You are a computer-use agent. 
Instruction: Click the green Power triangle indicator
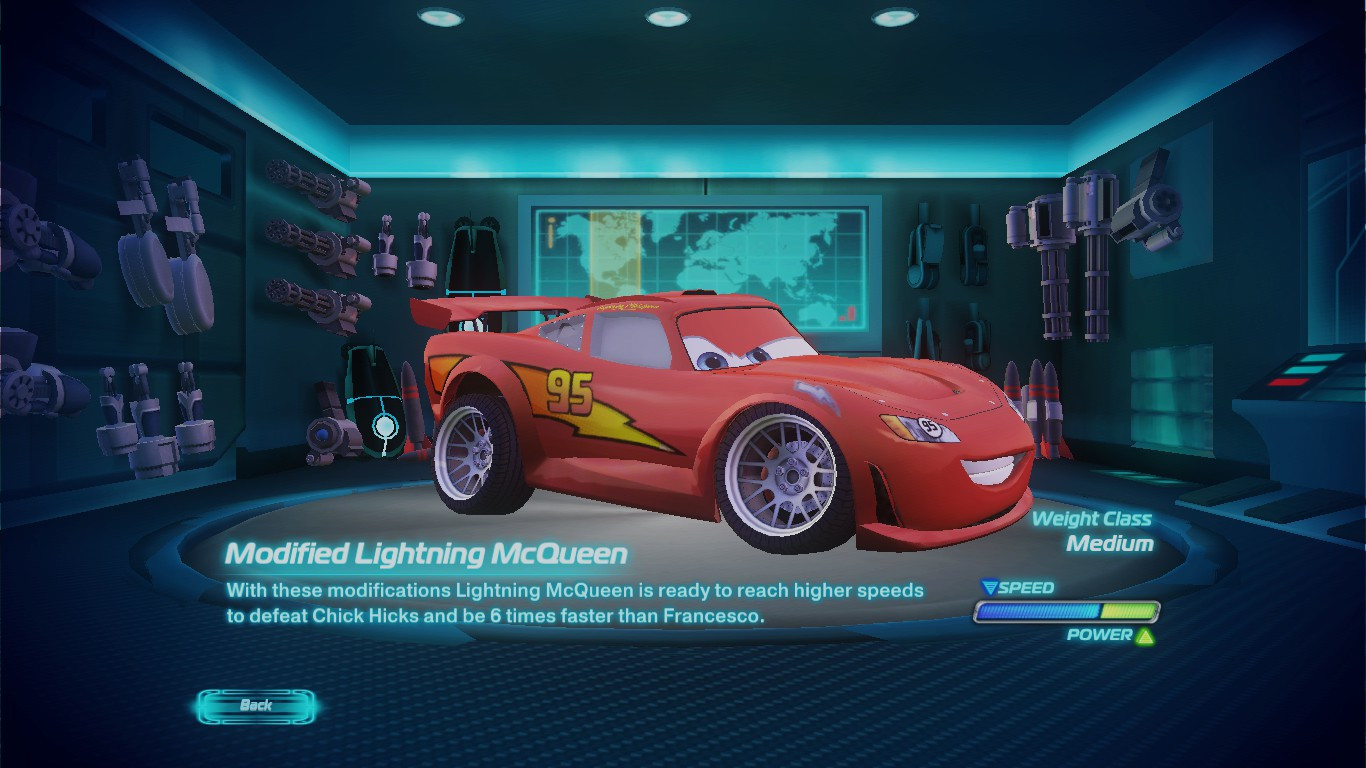[1145, 634]
